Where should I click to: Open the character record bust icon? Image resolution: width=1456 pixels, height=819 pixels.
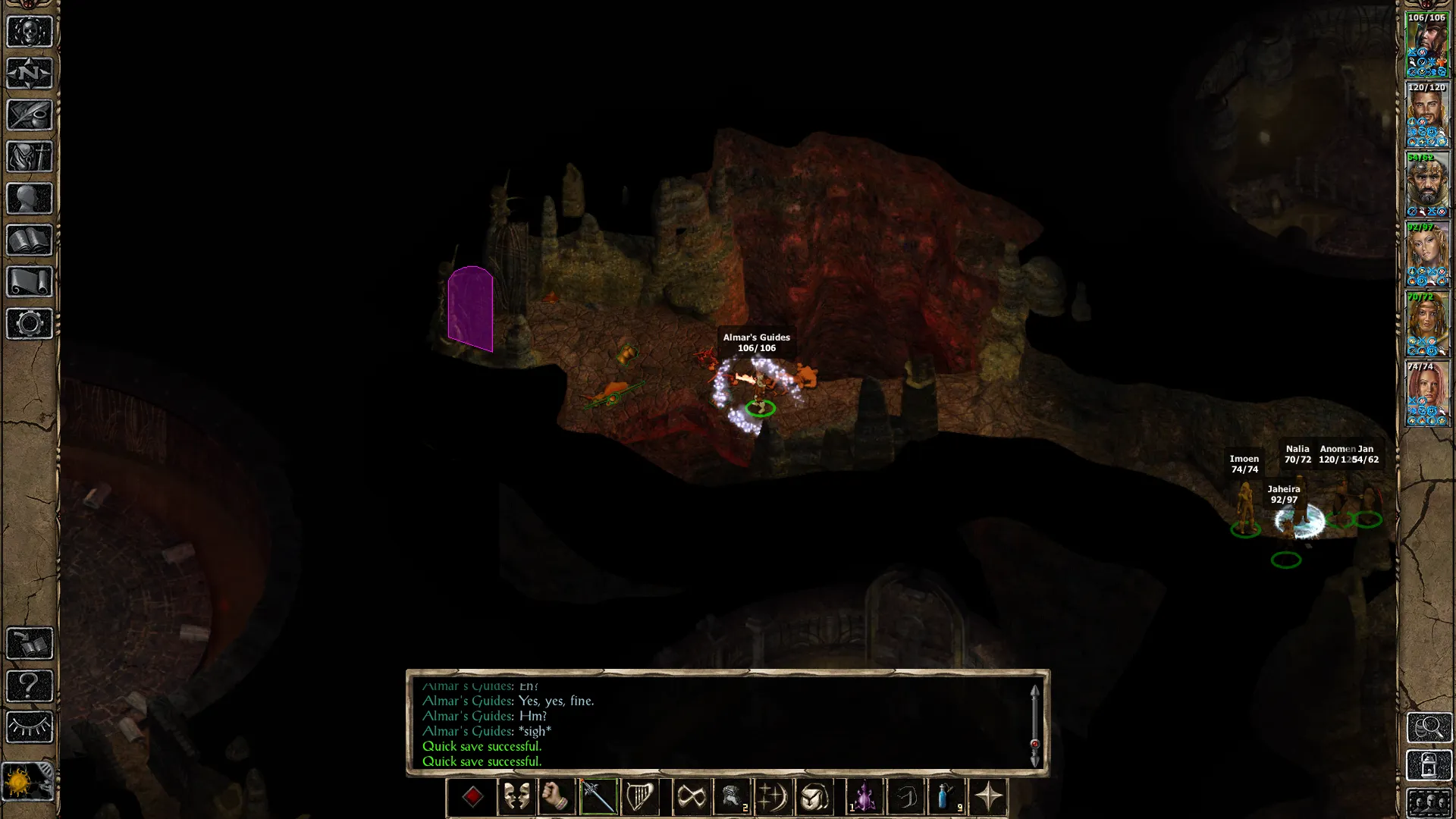tap(30, 199)
